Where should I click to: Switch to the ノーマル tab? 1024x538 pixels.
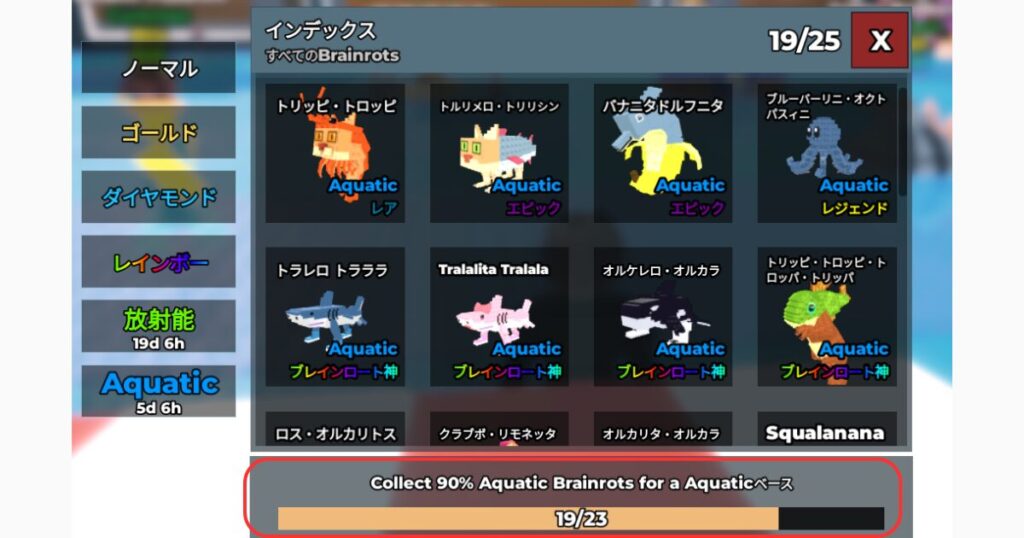click(x=159, y=68)
